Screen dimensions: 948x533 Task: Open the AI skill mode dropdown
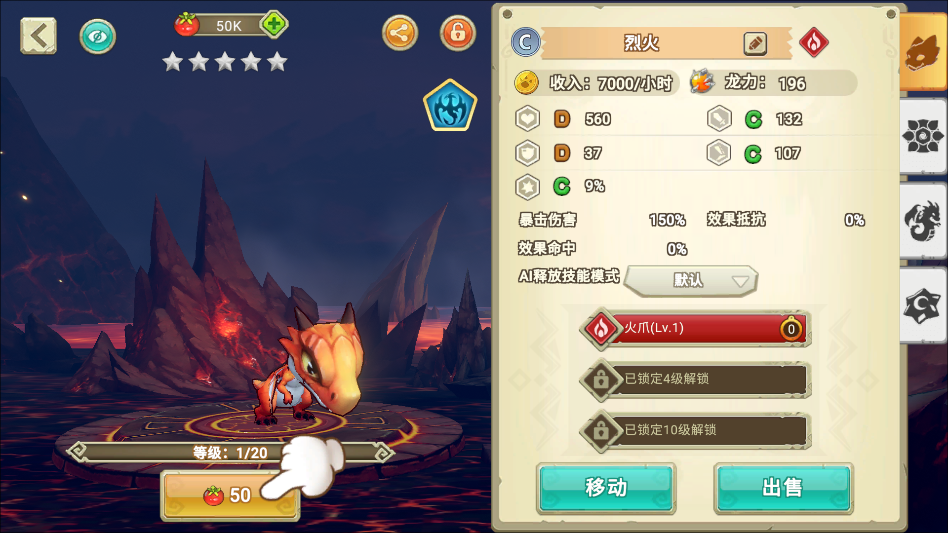[x=691, y=281]
